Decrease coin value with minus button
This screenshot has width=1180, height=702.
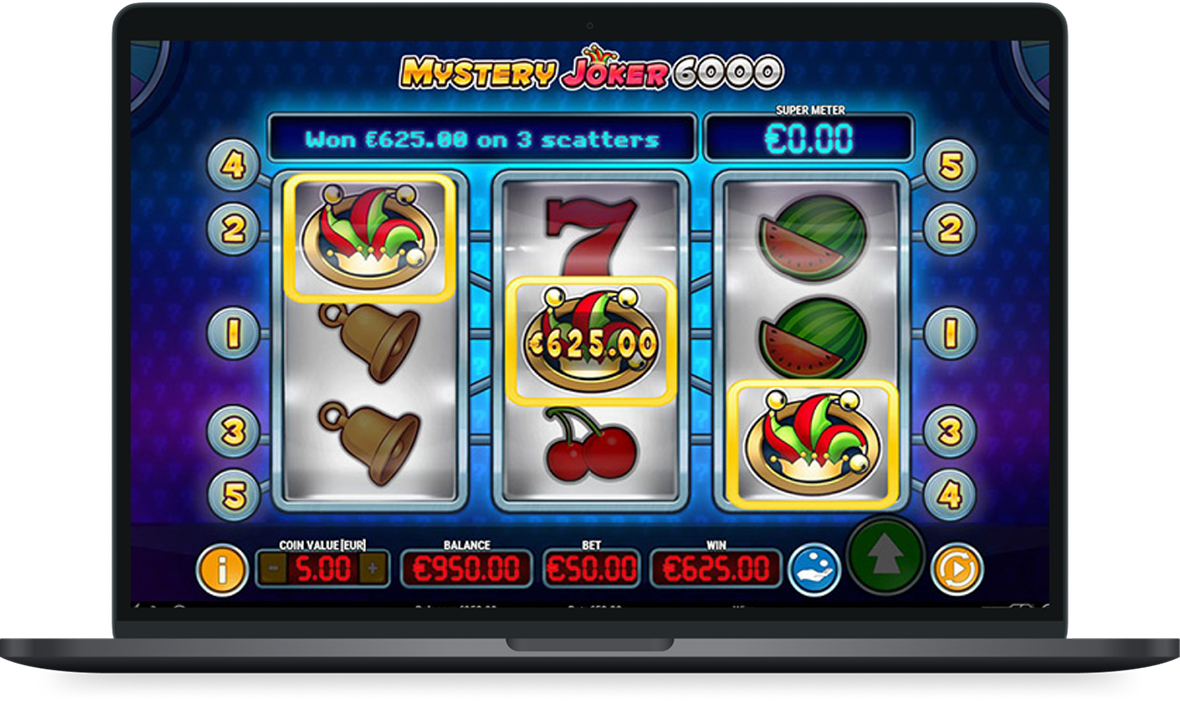coord(272,569)
